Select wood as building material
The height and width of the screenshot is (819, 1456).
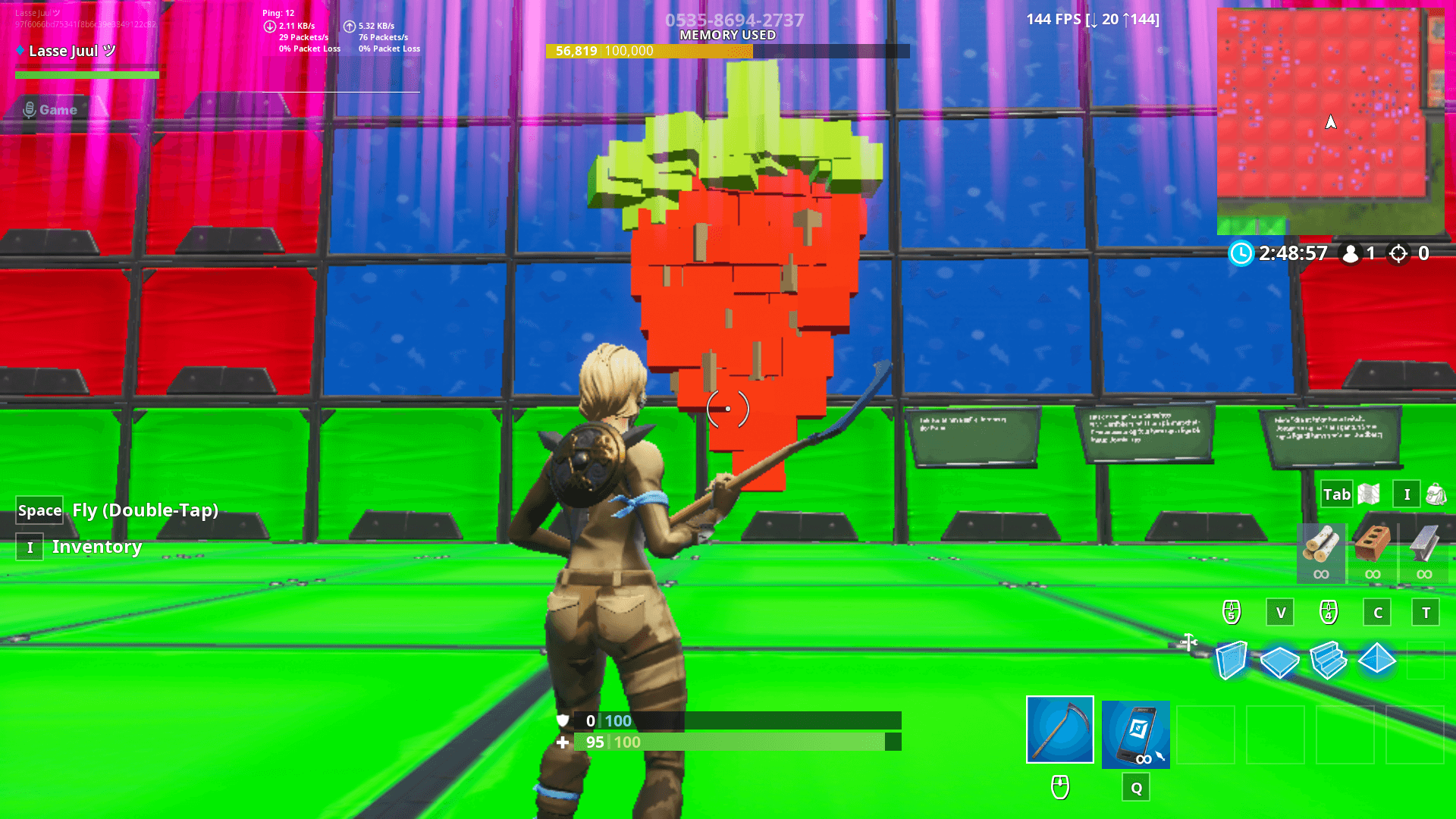pos(1320,548)
